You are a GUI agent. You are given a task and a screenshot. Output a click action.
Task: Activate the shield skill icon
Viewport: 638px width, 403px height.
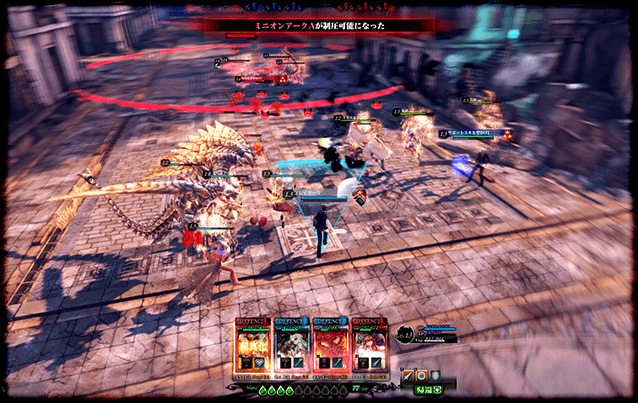[437, 374]
